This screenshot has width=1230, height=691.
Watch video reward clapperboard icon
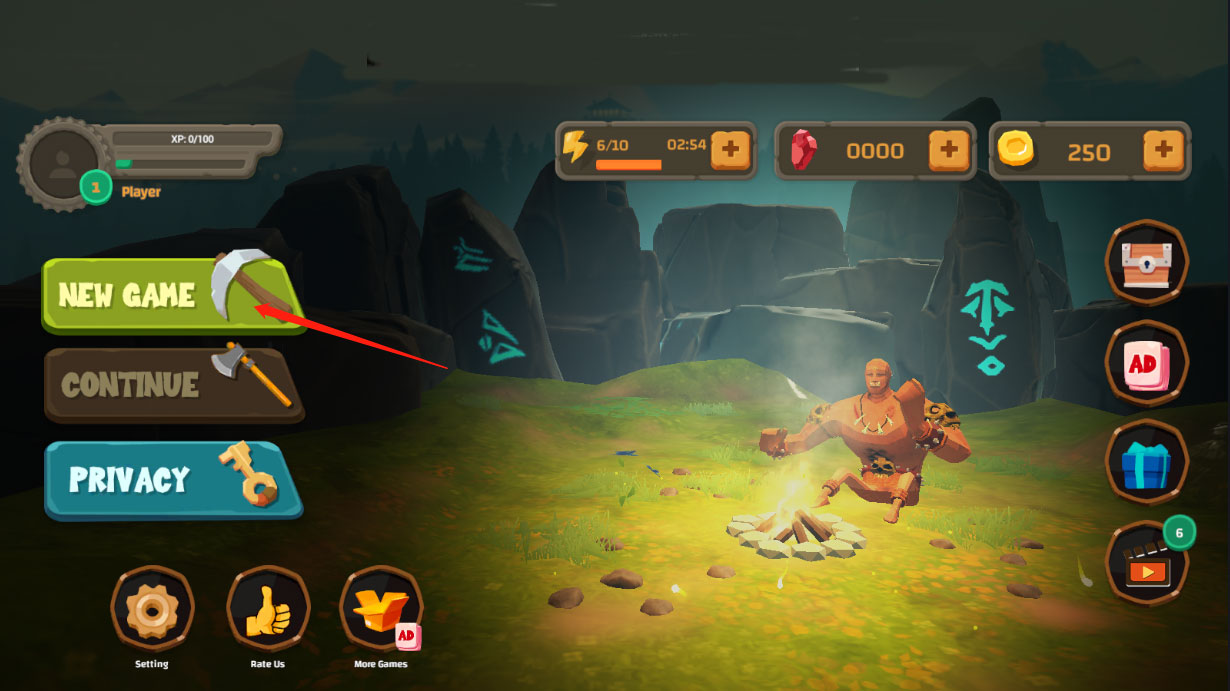coord(1146,563)
